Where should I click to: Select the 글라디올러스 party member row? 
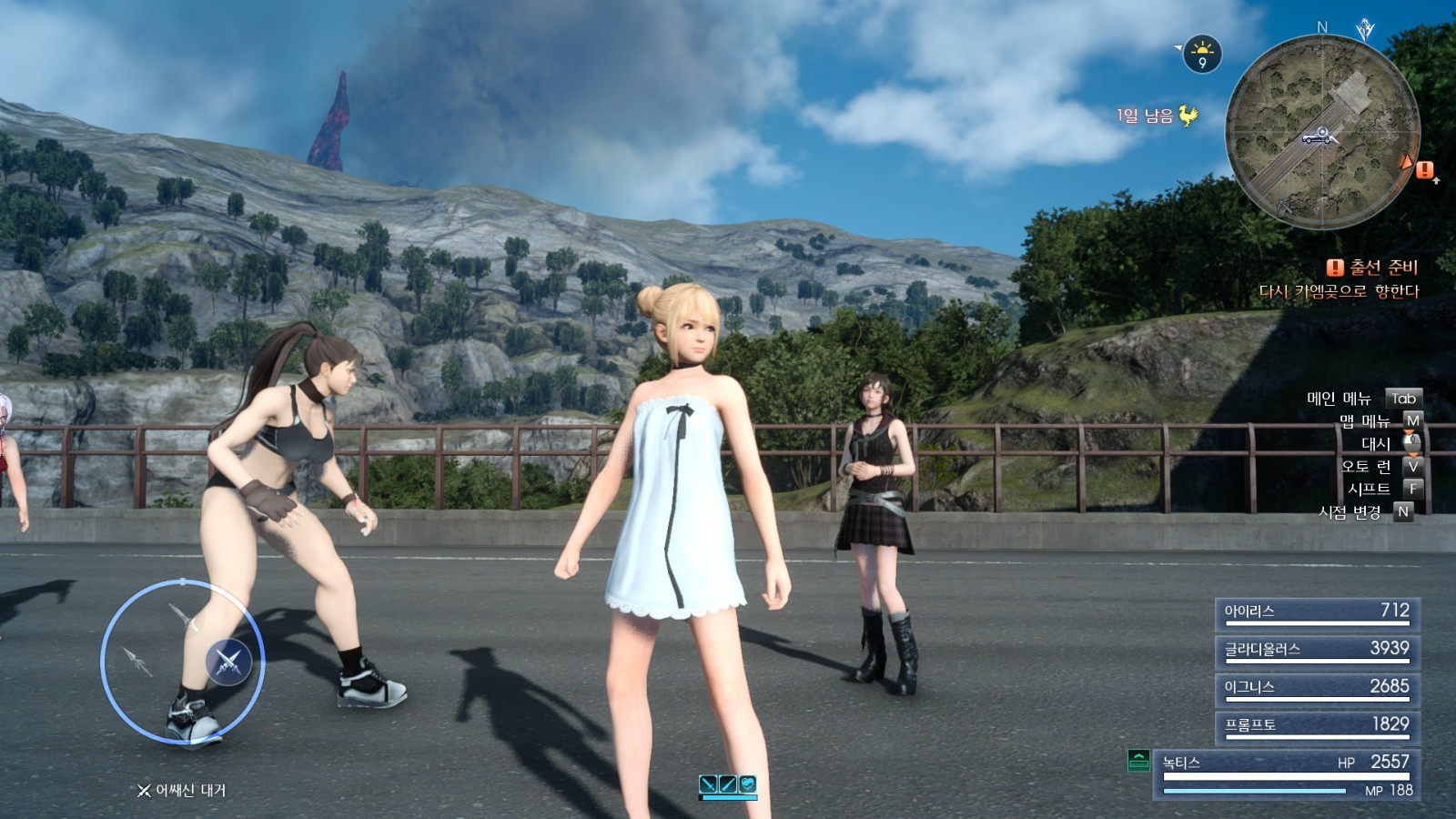click(1317, 650)
